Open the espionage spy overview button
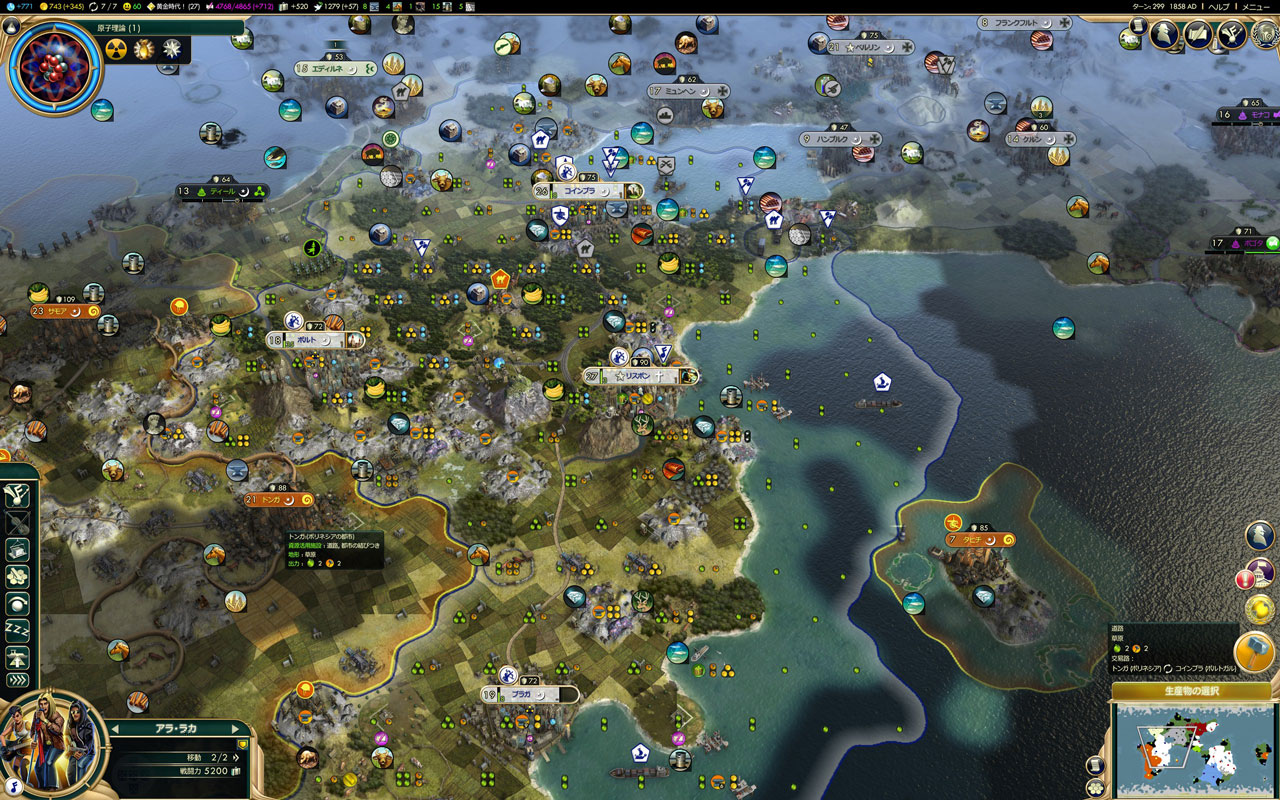This screenshot has width=1280, height=800. 1164,34
